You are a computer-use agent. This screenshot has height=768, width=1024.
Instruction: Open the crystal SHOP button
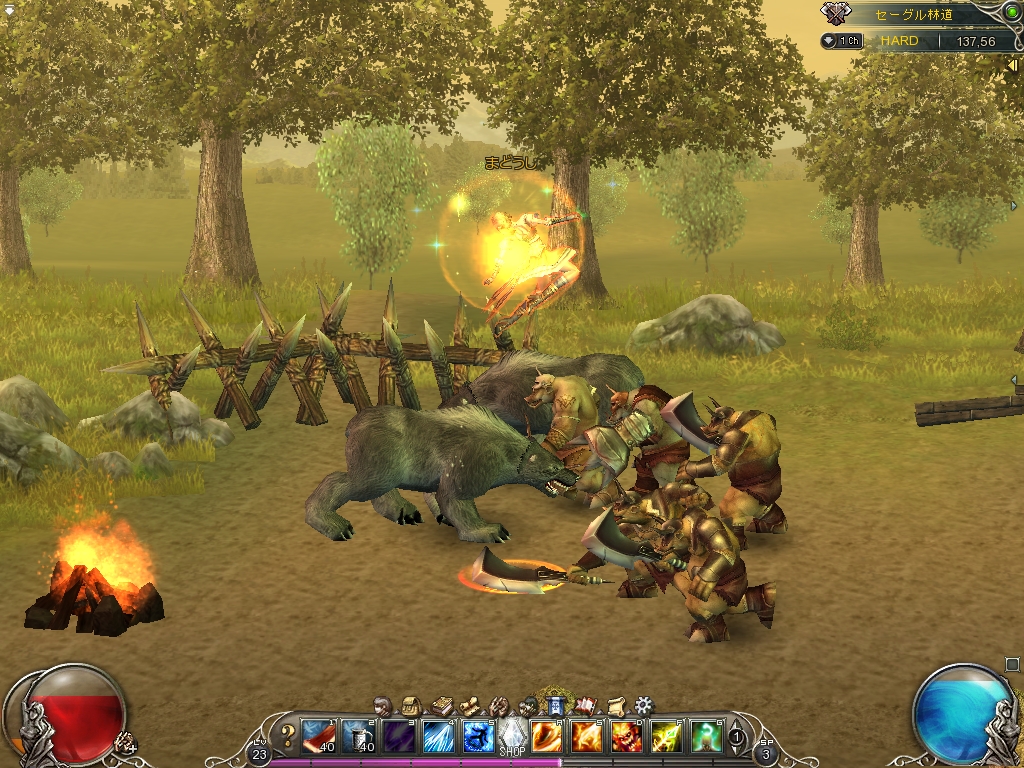pos(512,738)
